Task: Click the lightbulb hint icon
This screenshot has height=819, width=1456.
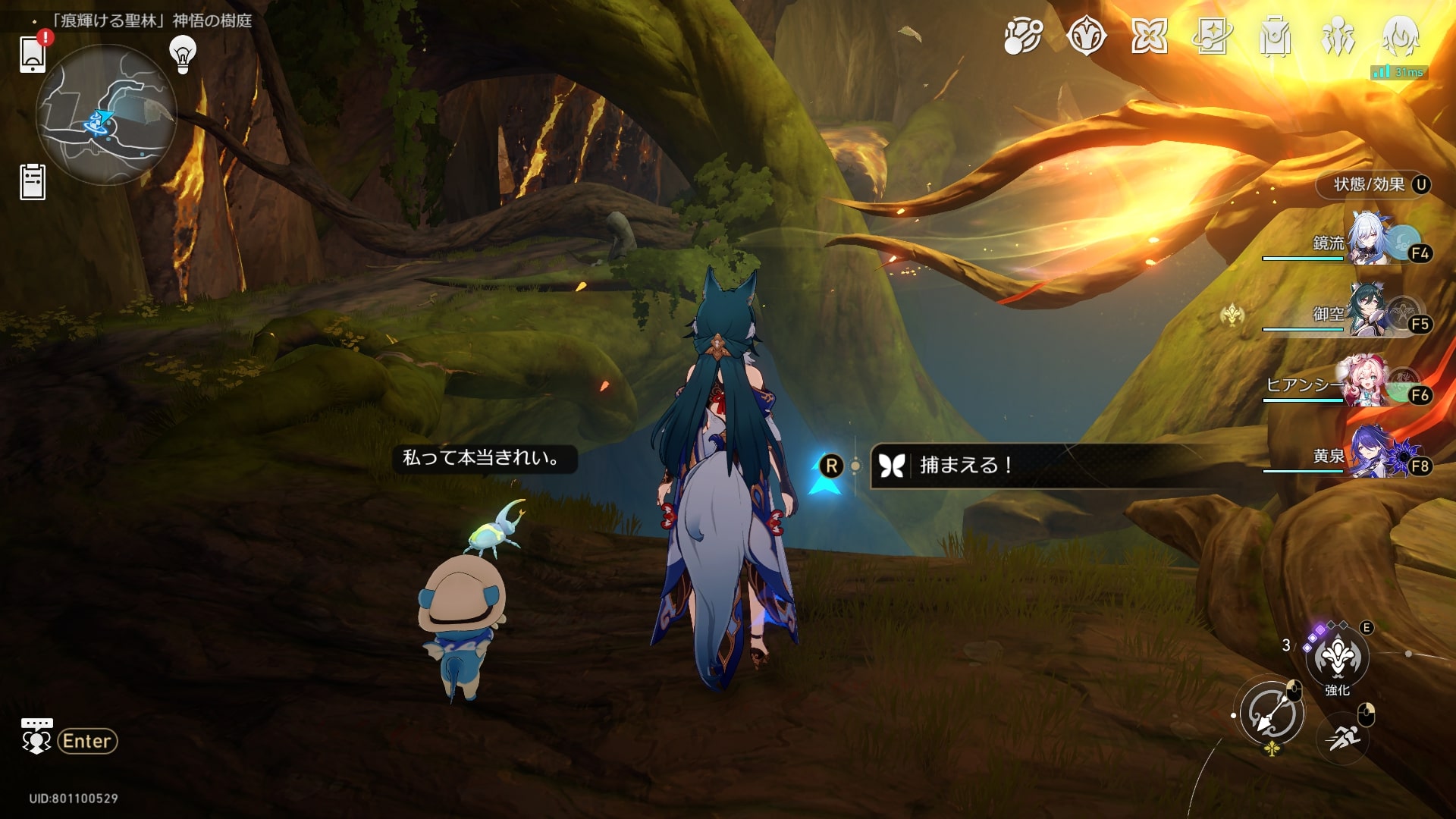Action: (x=182, y=54)
